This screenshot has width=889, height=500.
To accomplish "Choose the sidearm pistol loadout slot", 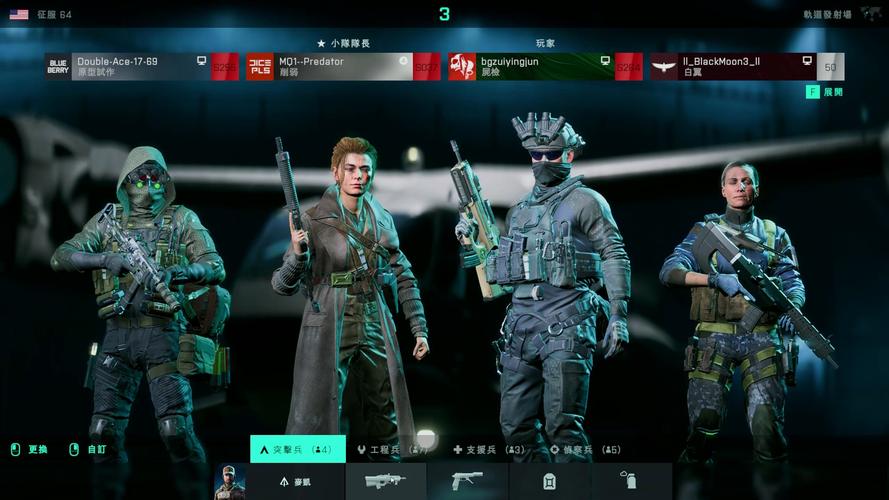I will pyautogui.click(x=466, y=482).
